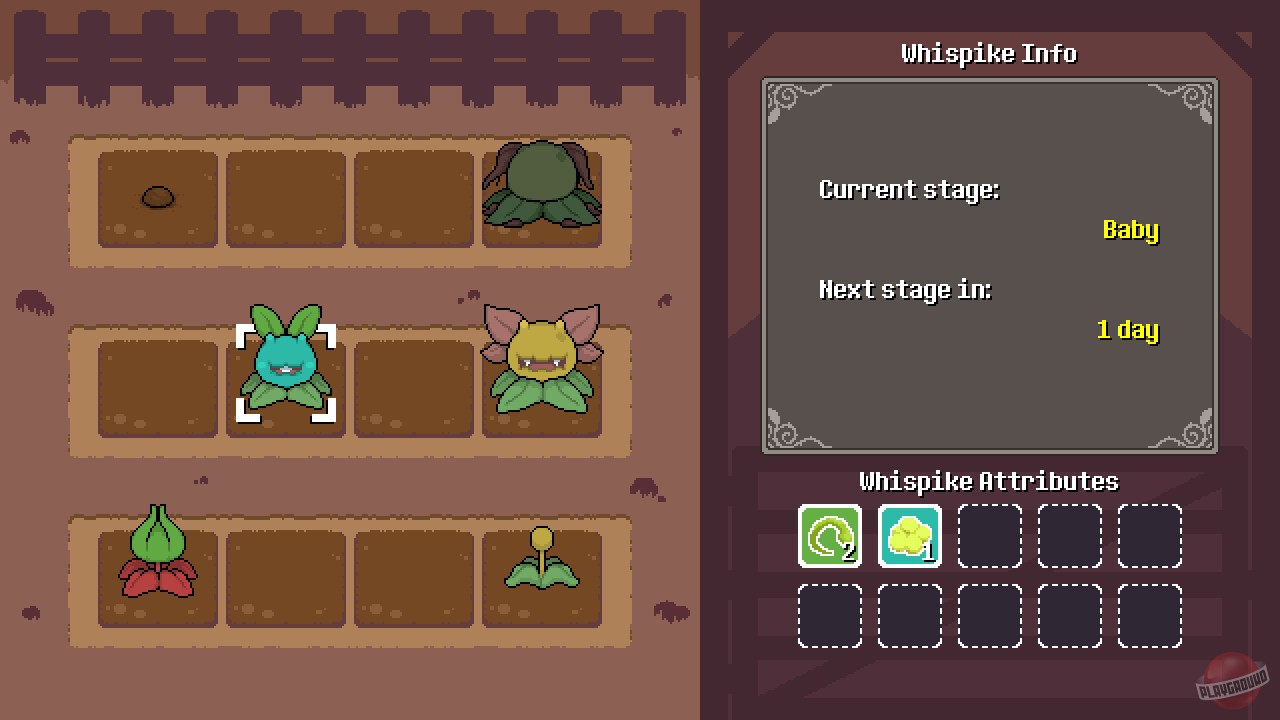Click the empty plot beside the selected Whispike
The image size is (1280, 720).
click(x=413, y=388)
